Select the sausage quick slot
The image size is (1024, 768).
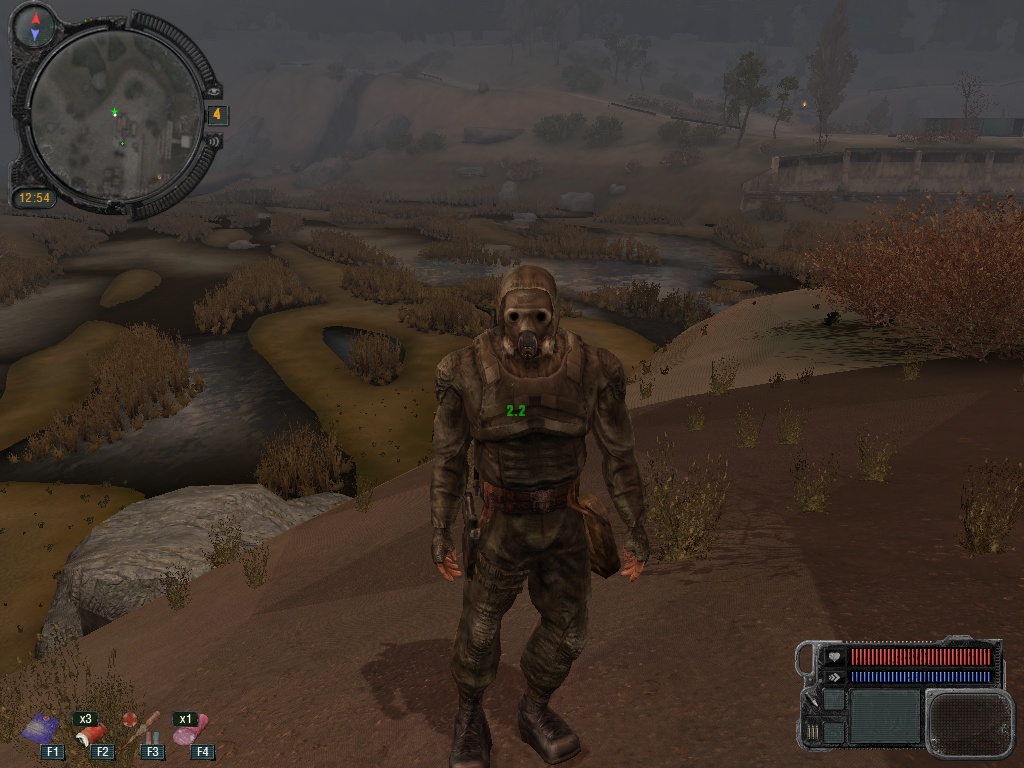[190, 732]
